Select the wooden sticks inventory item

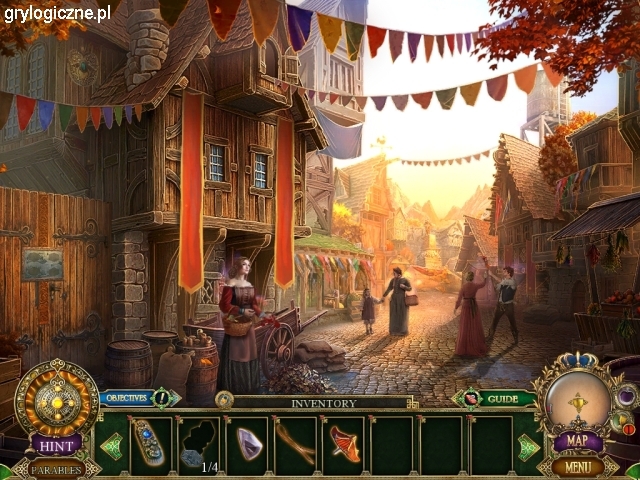point(296,444)
